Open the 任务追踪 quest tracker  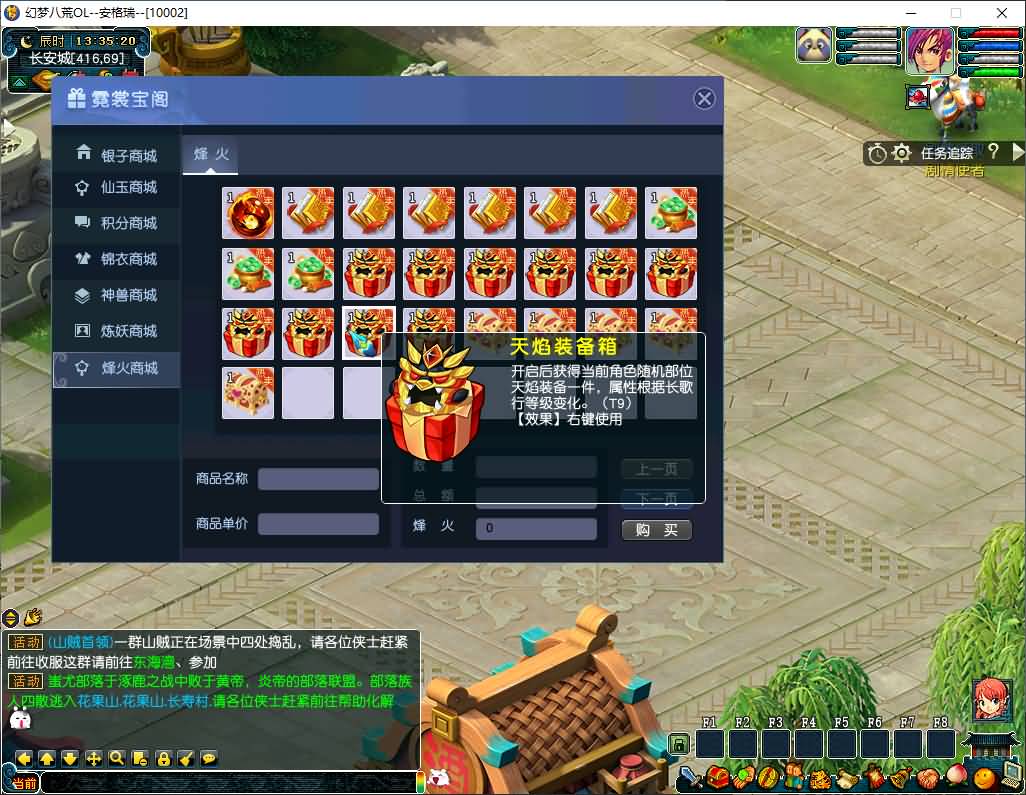(946, 153)
